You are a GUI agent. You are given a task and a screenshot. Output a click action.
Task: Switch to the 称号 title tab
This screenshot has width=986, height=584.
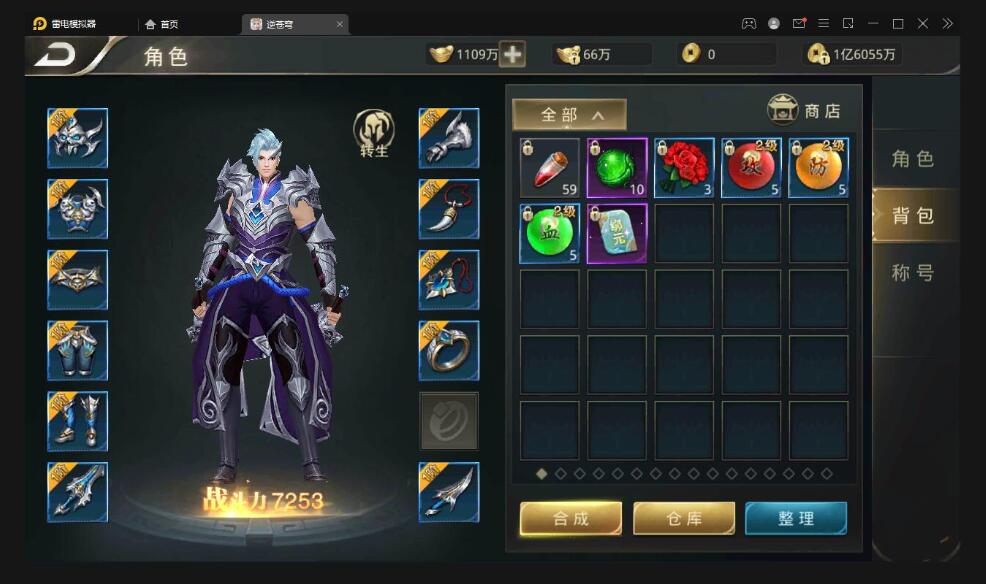point(912,272)
